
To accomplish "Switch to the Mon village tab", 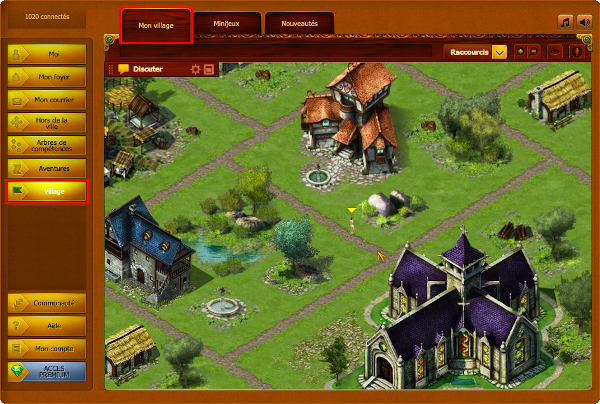I will click(x=156, y=26).
